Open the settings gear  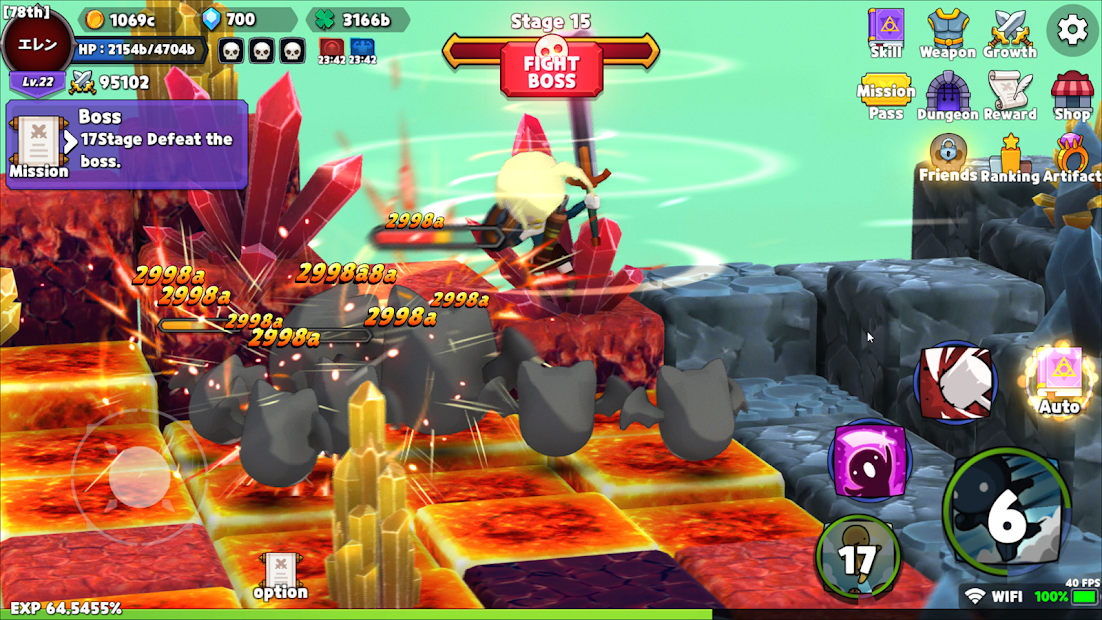pyautogui.click(x=1071, y=30)
